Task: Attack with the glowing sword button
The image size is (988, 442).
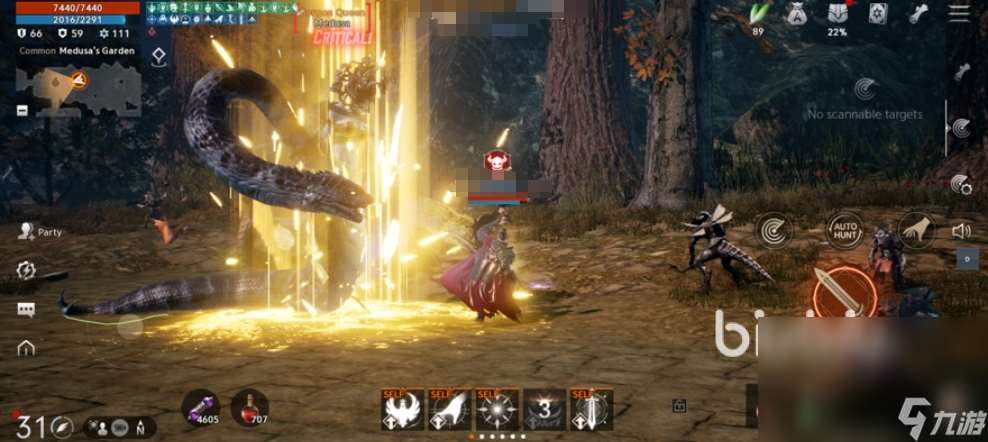Action: point(843,291)
